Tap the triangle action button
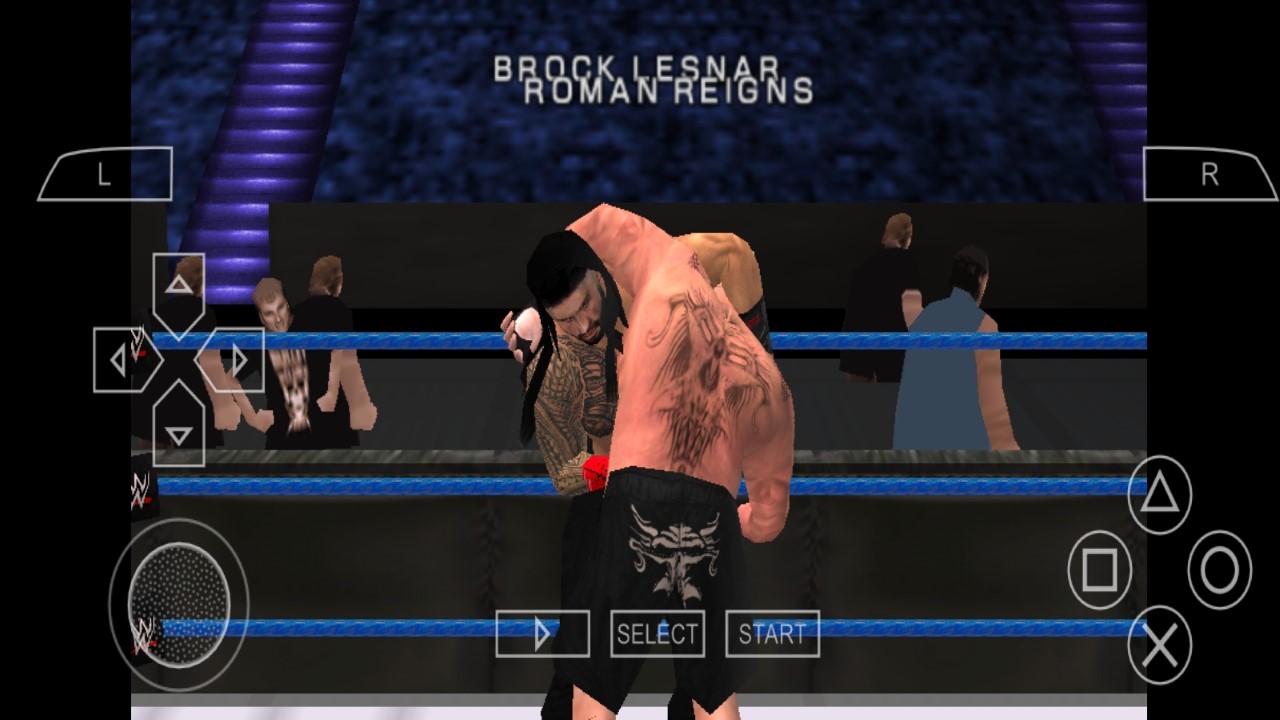The width and height of the screenshot is (1280, 720). [1160, 494]
